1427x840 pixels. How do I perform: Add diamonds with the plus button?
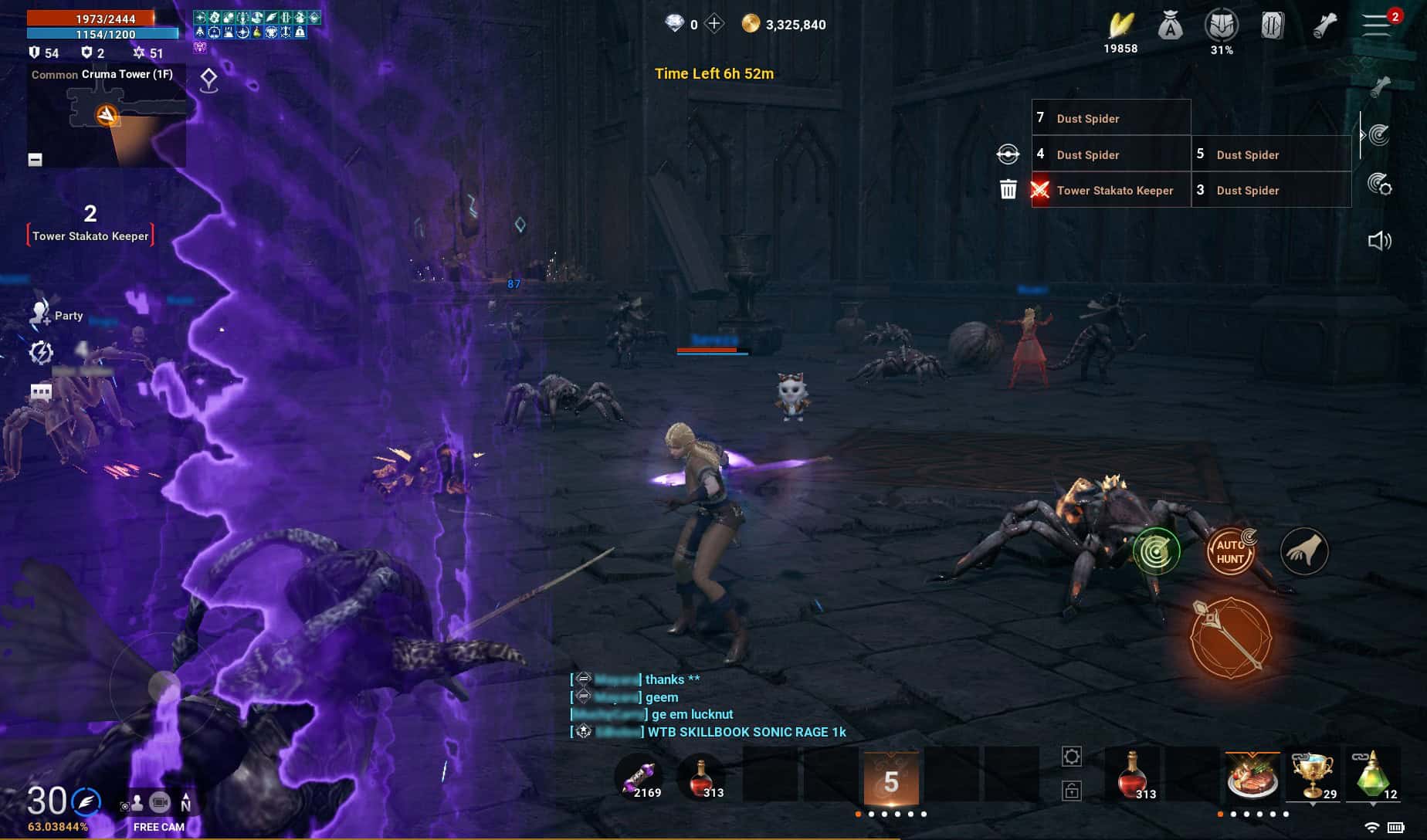coord(715,24)
